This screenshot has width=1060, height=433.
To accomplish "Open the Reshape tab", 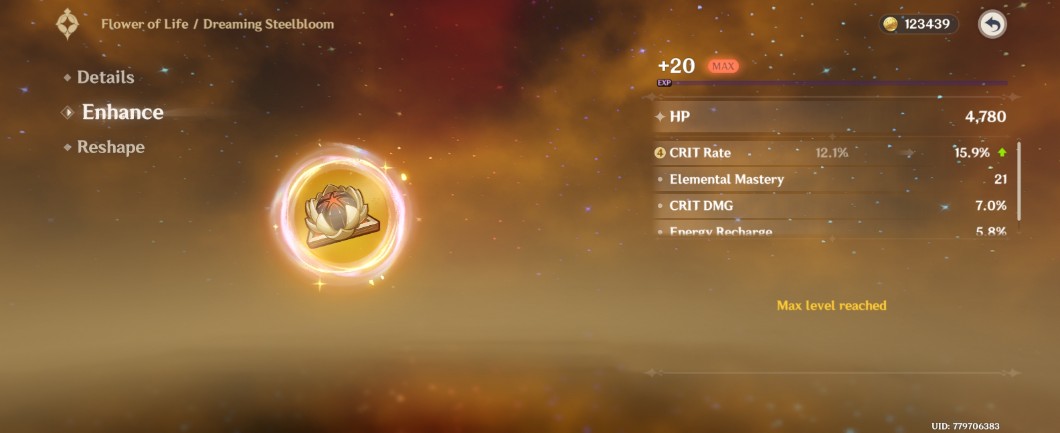I will pyautogui.click(x=110, y=147).
